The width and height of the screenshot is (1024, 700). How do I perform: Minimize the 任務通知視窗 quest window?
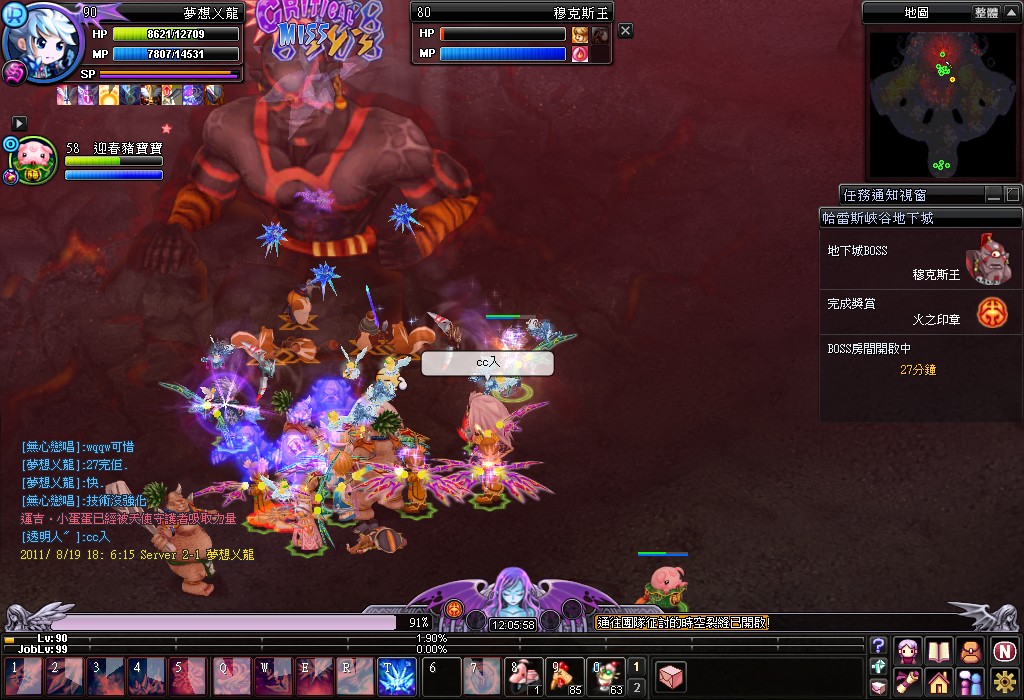tap(994, 194)
